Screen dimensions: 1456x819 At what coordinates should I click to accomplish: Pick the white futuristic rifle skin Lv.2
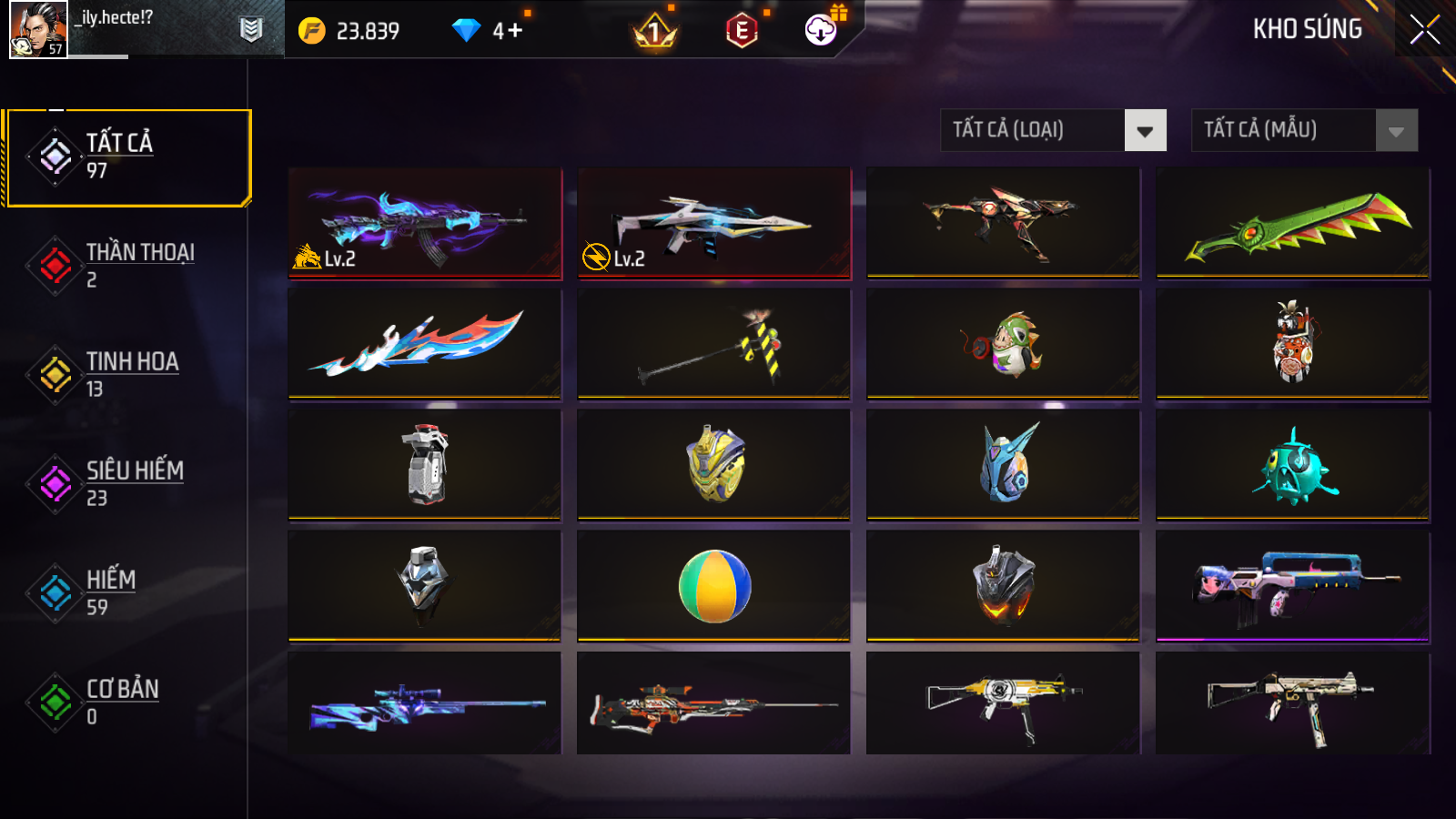point(713,223)
